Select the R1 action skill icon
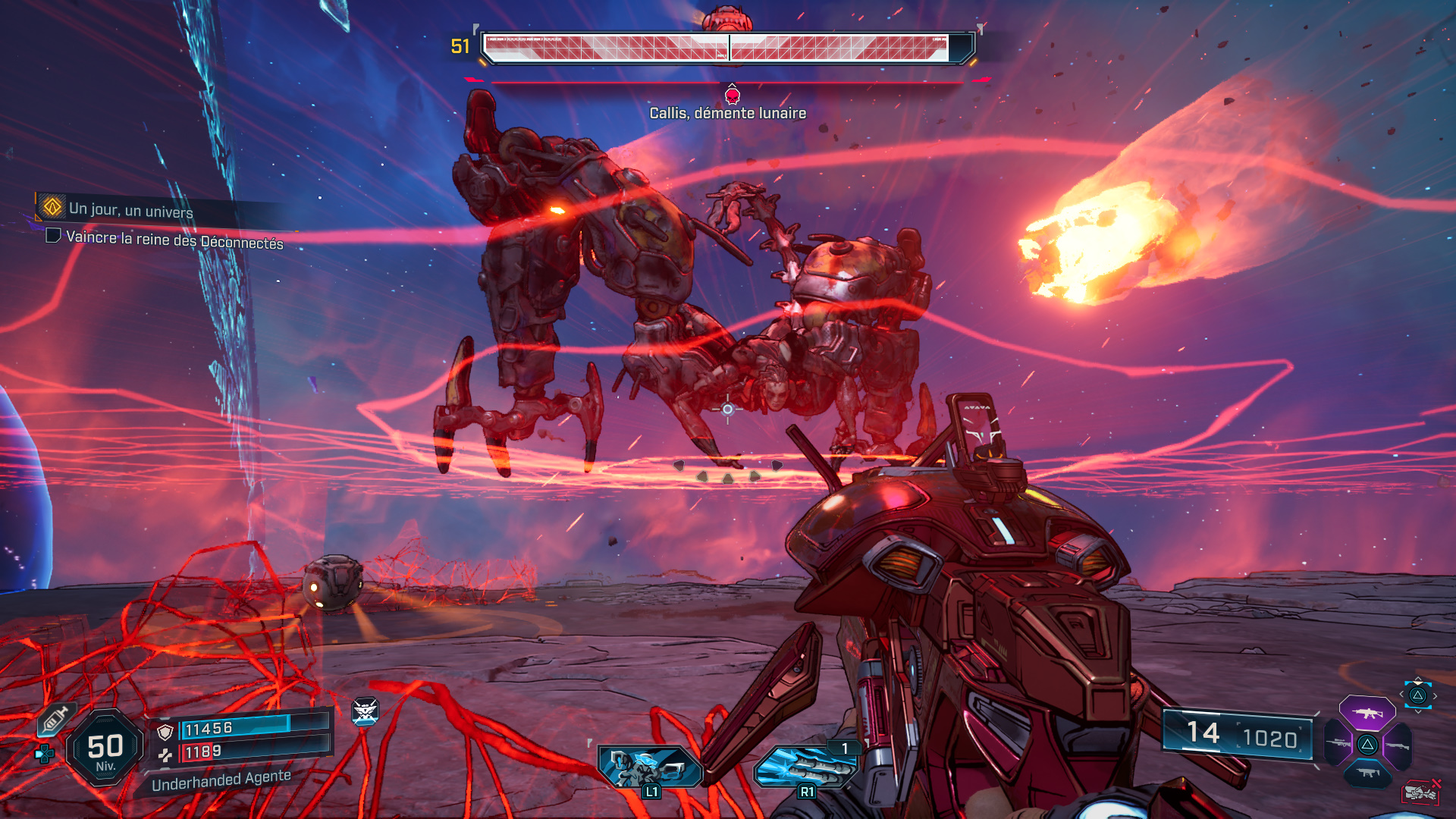Screen dimensions: 1456x819 coord(806,766)
